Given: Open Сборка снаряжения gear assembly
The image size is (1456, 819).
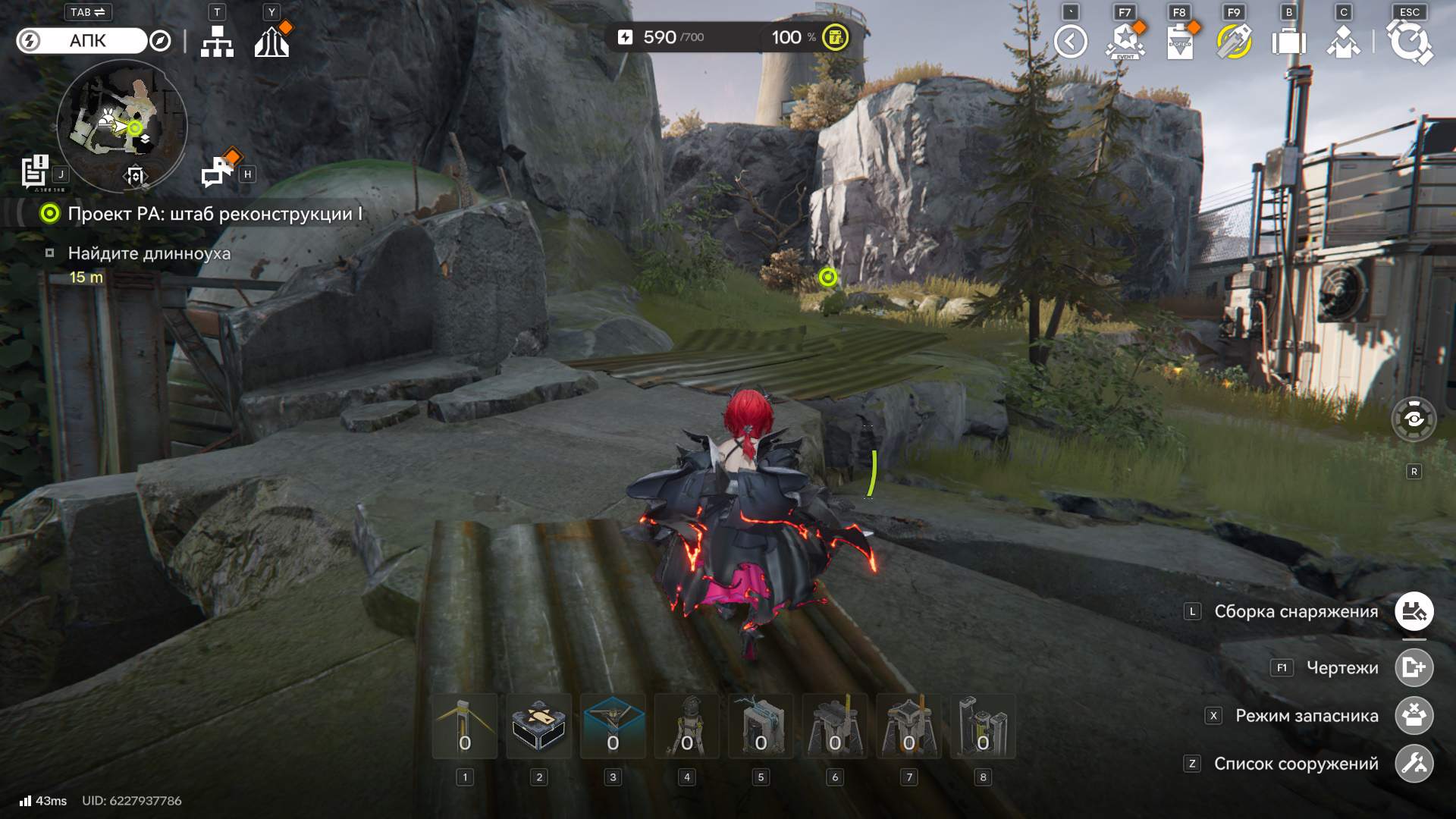Looking at the screenshot, I should tap(1414, 612).
